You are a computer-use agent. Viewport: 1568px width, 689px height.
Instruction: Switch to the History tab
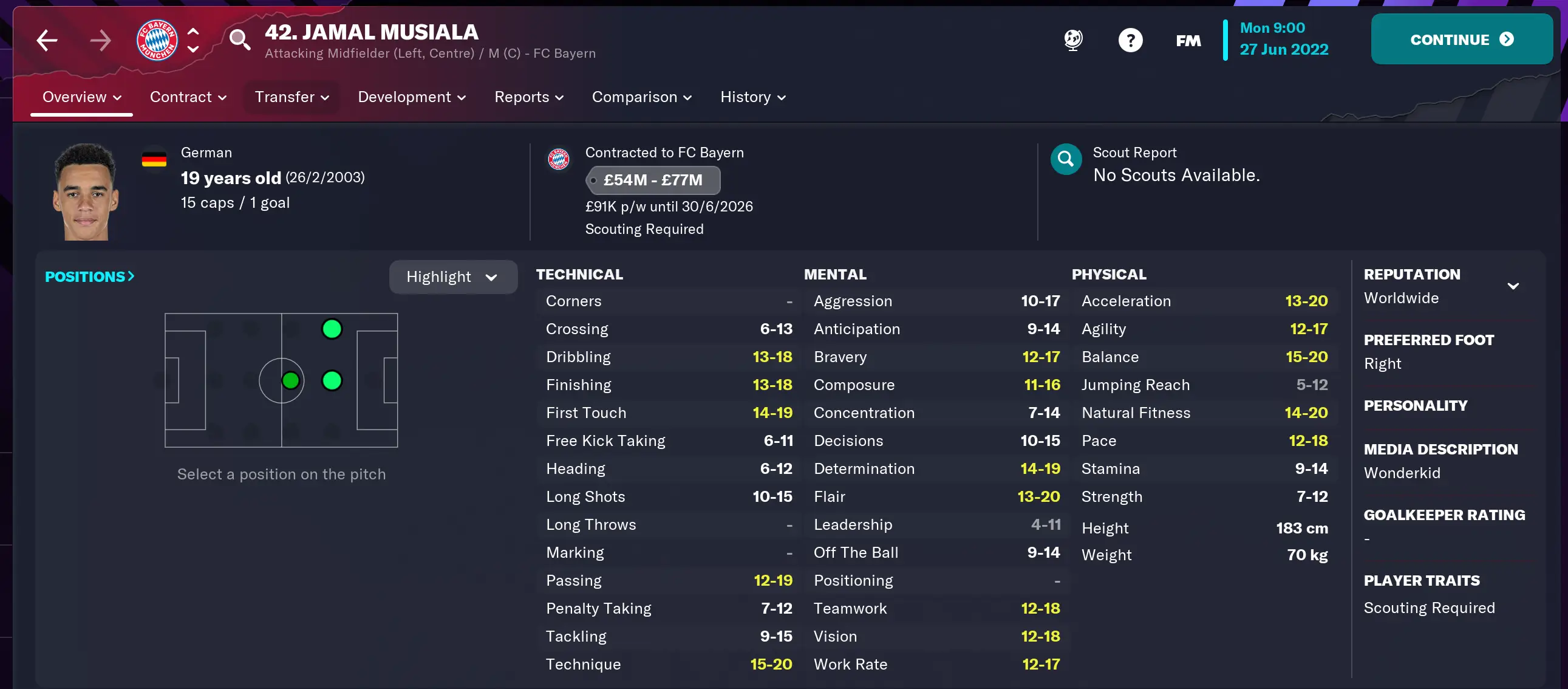click(746, 97)
